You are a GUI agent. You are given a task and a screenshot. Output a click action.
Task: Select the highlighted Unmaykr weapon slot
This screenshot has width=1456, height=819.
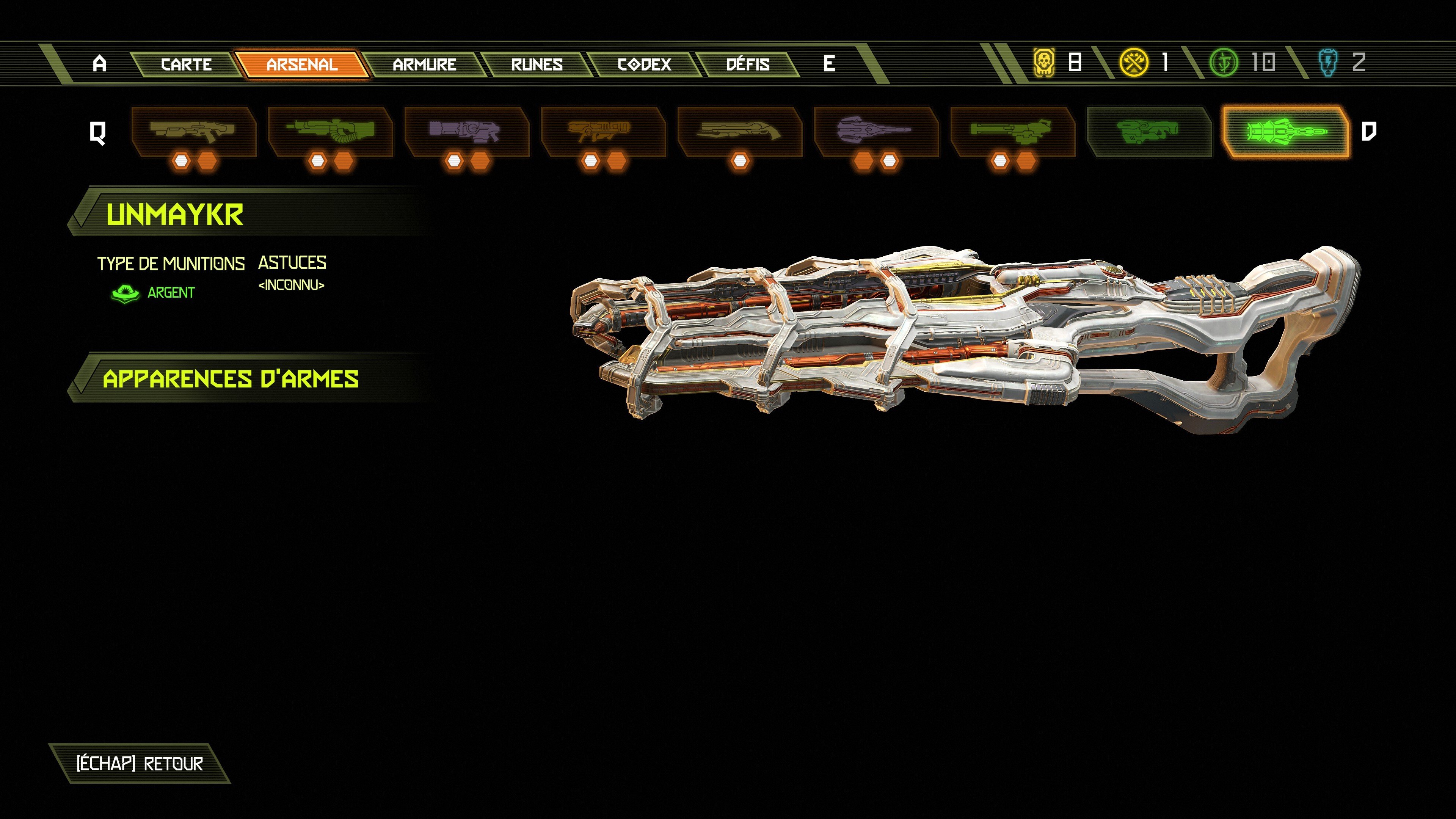click(1285, 131)
